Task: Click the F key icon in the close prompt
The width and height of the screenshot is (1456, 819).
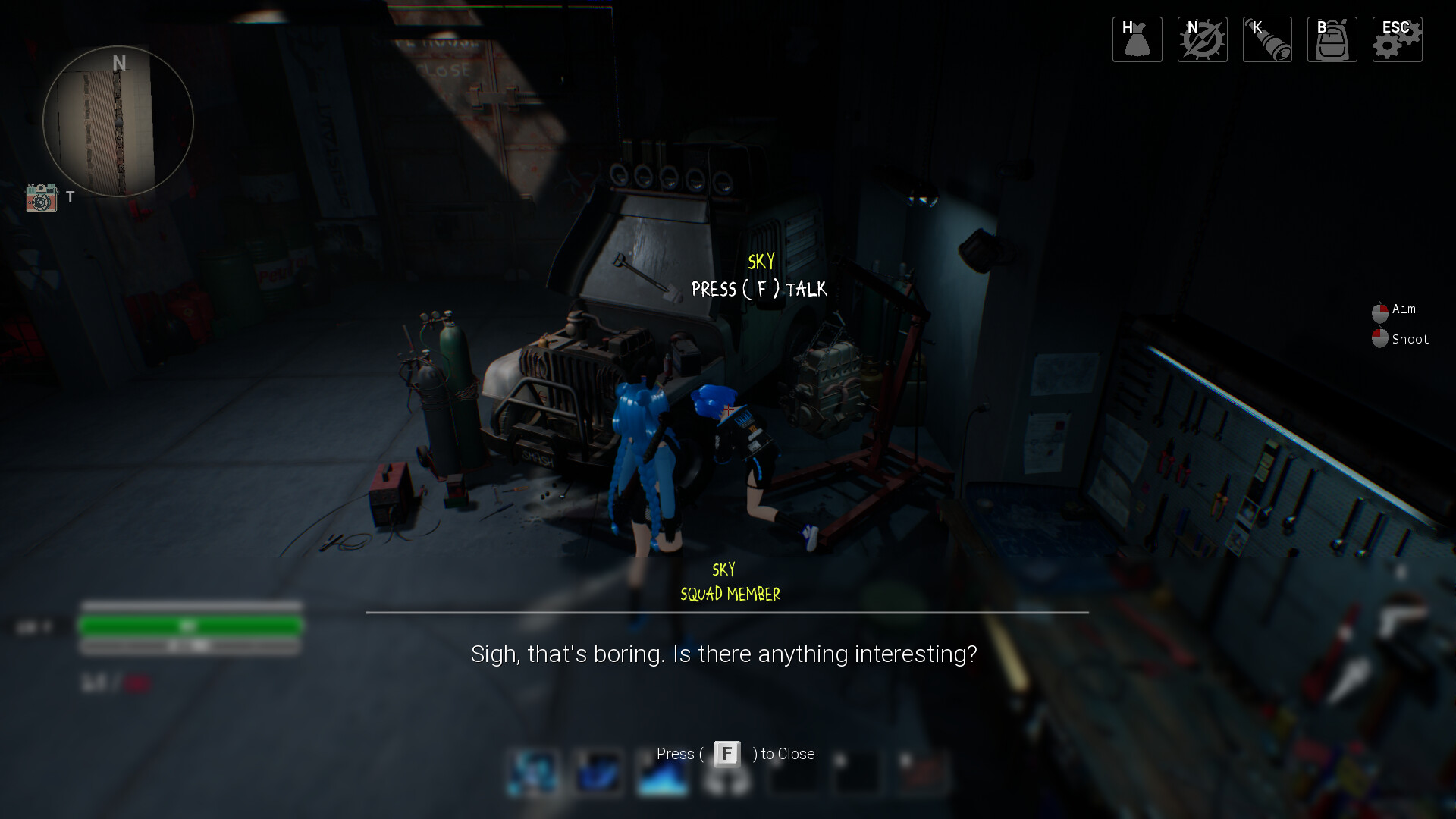Action: coord(726,754)
